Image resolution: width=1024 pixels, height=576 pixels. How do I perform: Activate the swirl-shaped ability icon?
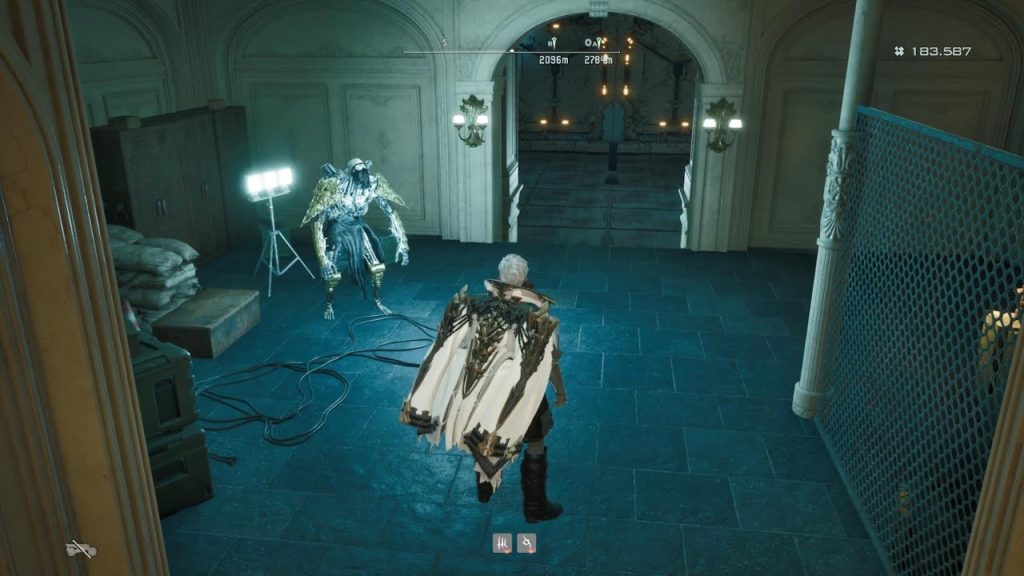click(x=526, y=544)
